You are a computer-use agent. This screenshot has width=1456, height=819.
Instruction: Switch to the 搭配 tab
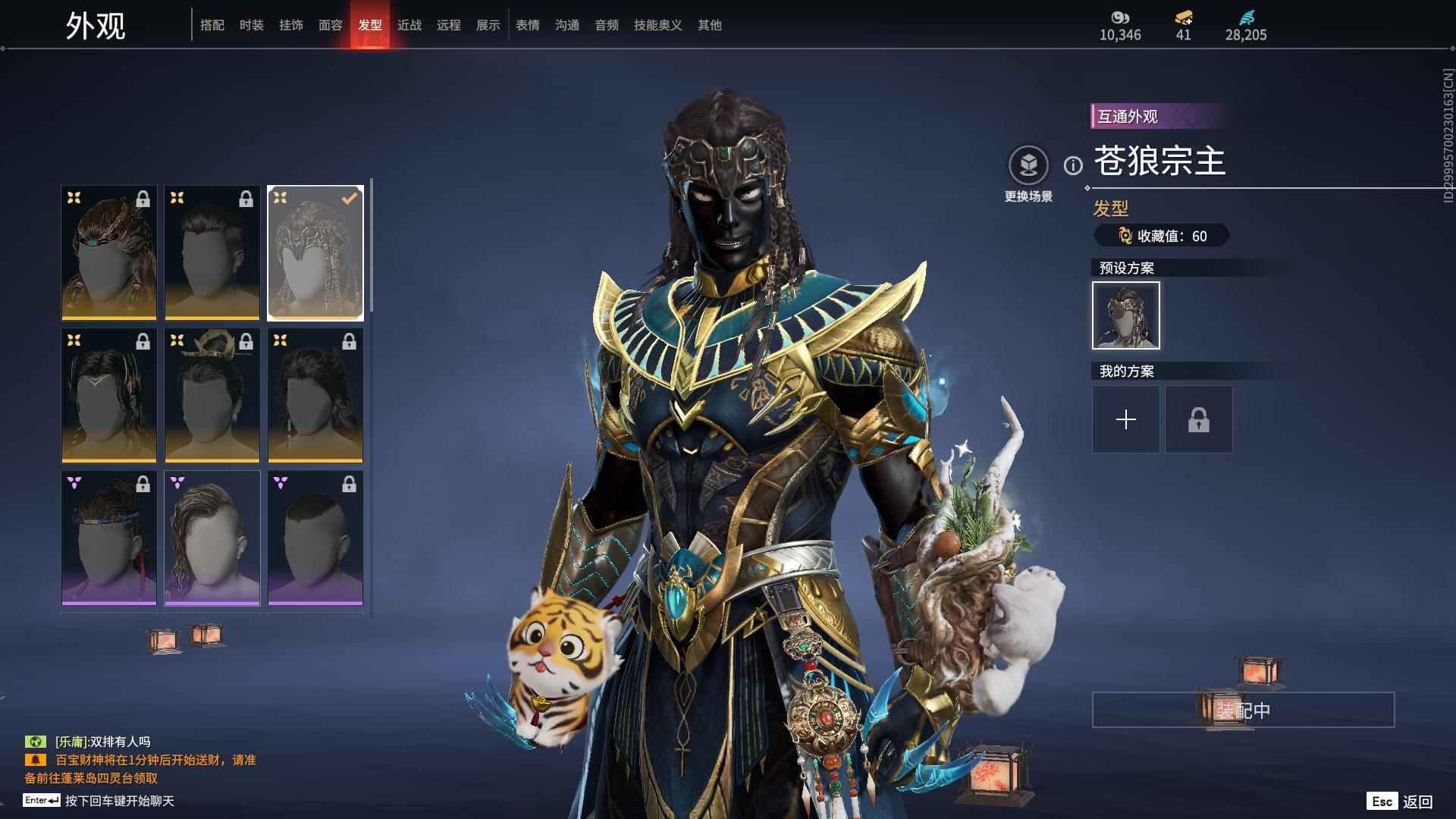point(212,25)
